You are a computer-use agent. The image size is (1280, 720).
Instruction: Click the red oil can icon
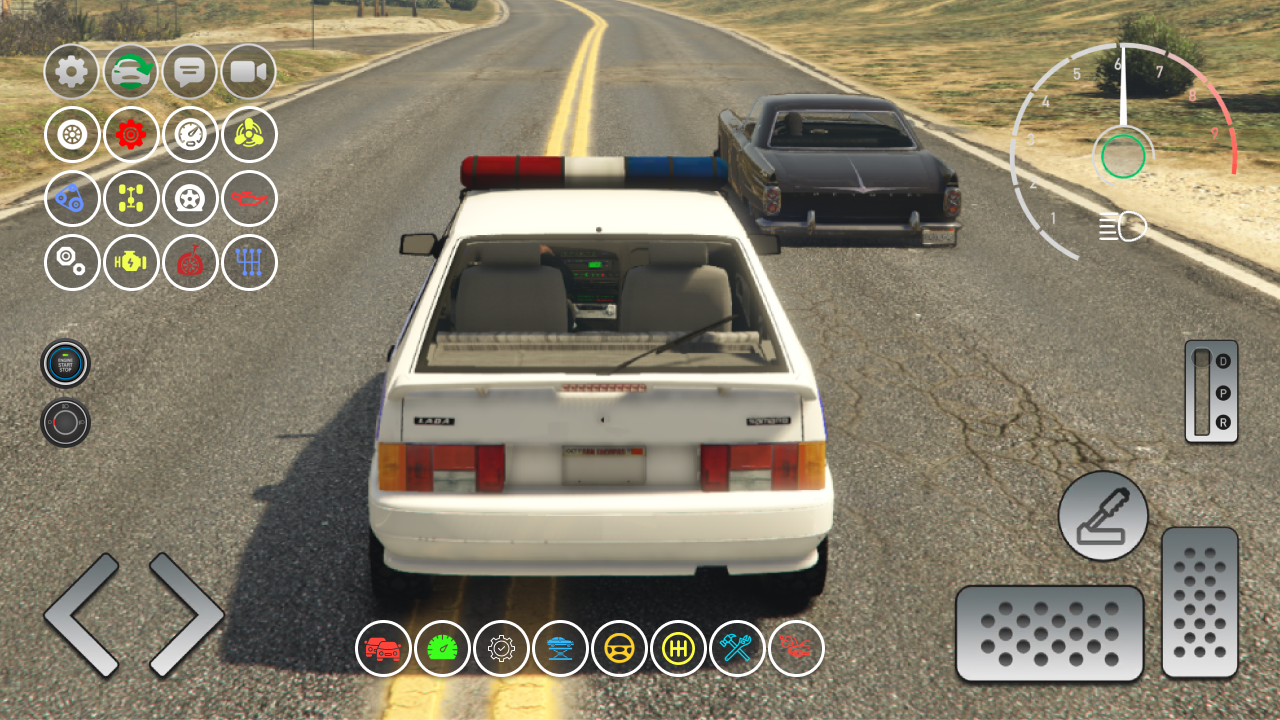click(x=250, y=199)
